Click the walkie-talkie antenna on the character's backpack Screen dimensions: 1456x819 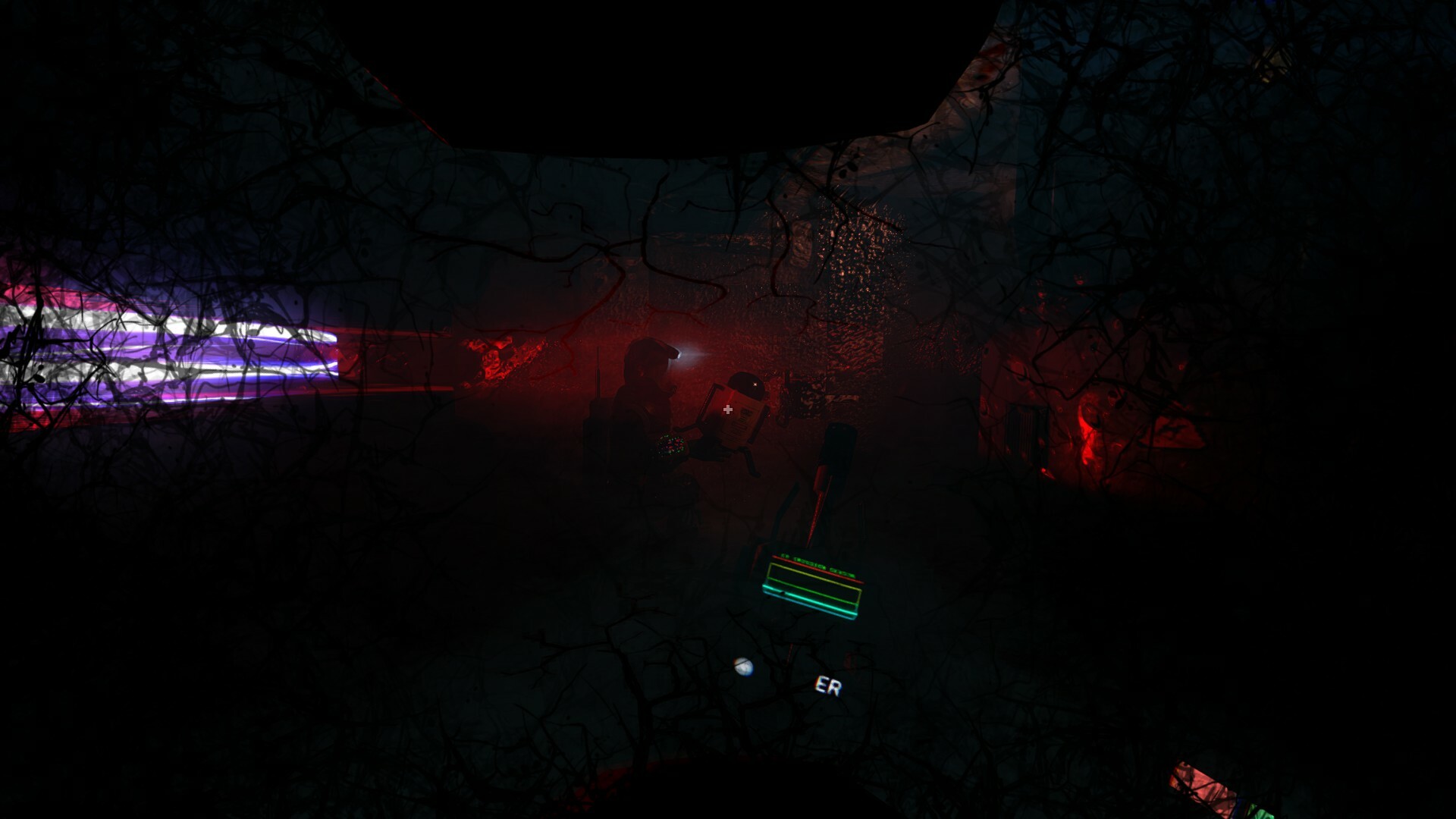(598, 372)
